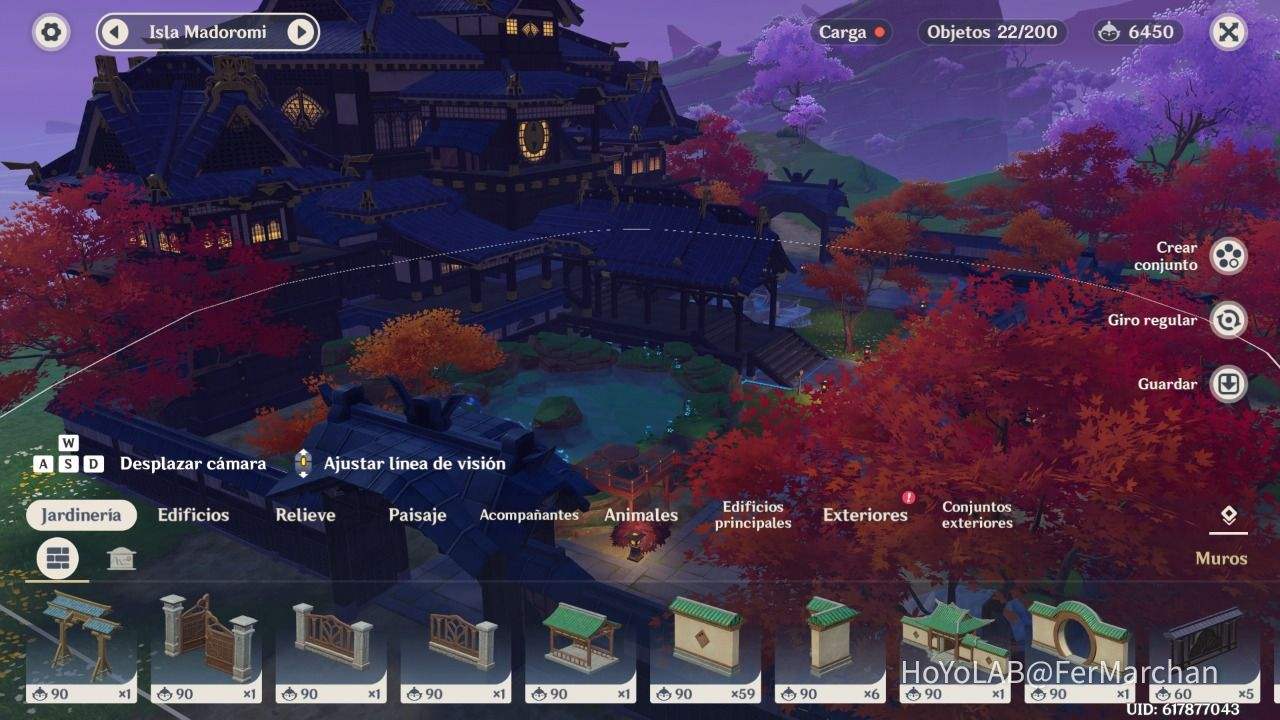Click the left arrow on Isla Madoromi selector

[114, 31]
